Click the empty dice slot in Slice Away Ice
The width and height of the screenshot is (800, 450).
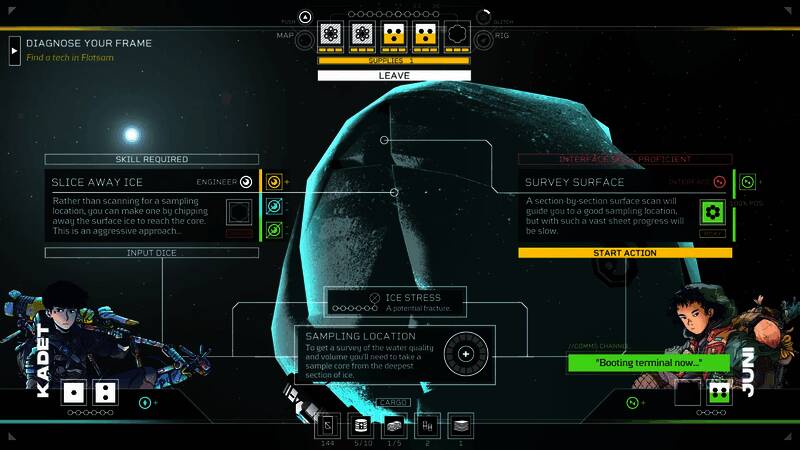239,212
